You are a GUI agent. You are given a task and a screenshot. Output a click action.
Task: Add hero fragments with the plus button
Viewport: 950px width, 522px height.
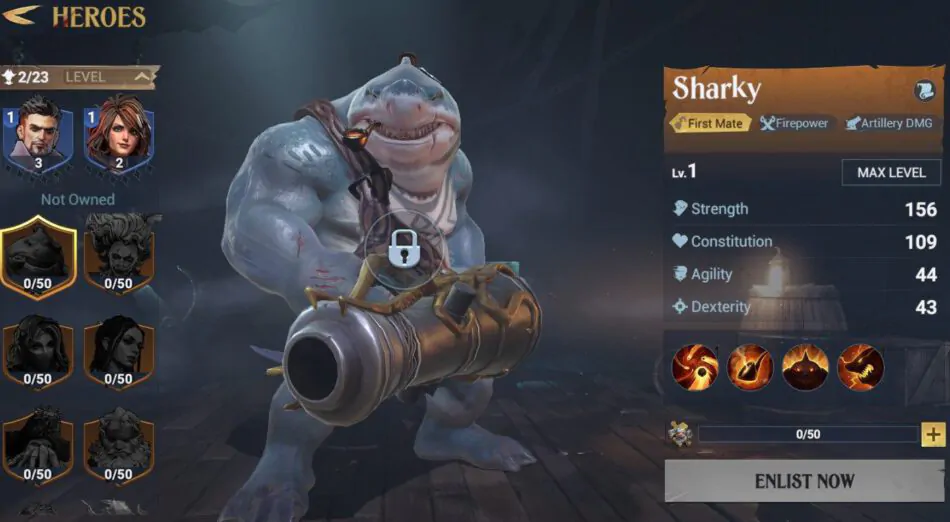pyautogui.click(x=933, y=434)
